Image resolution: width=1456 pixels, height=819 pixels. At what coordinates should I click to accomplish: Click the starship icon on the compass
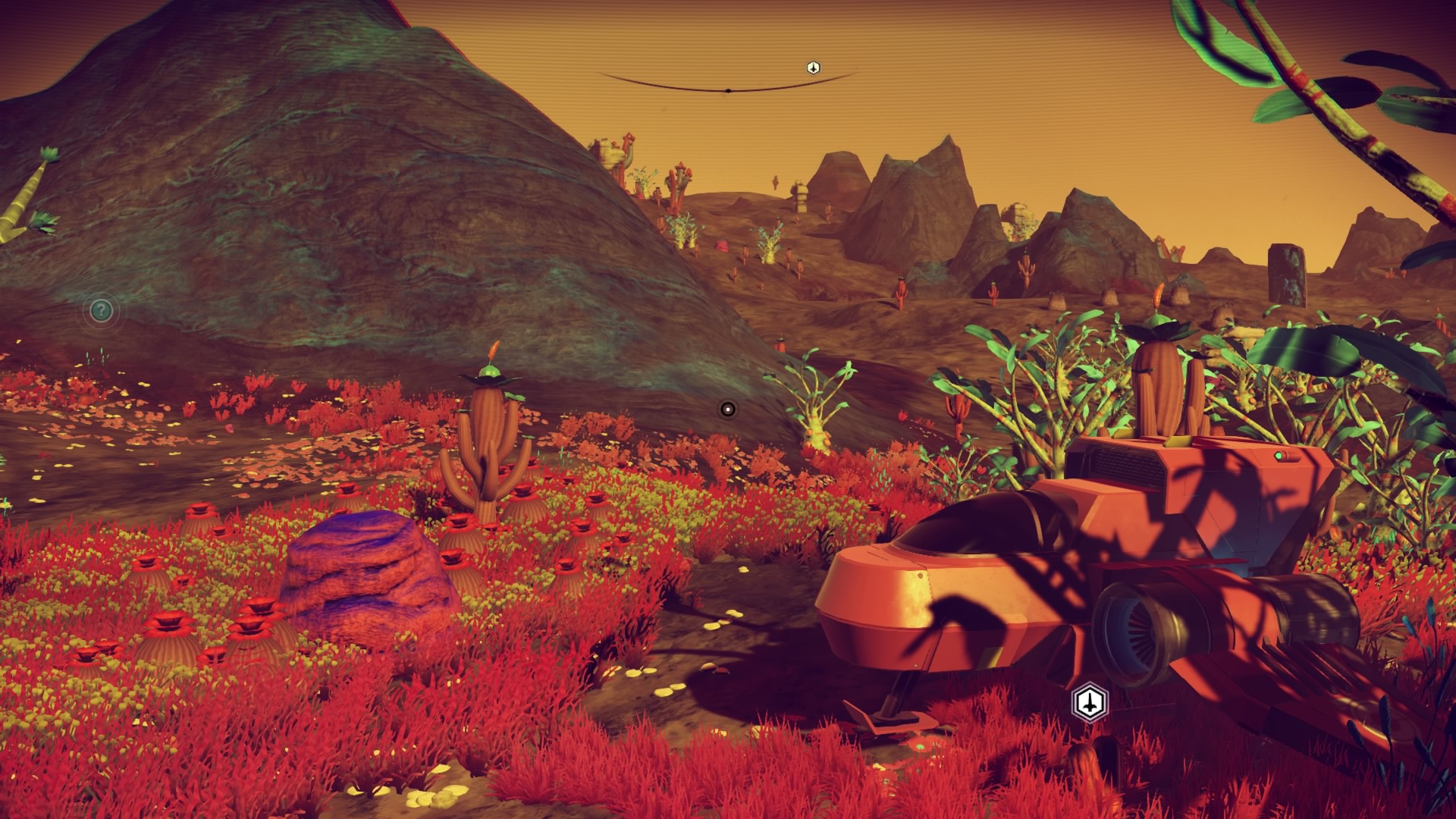(x=813, y=68)
